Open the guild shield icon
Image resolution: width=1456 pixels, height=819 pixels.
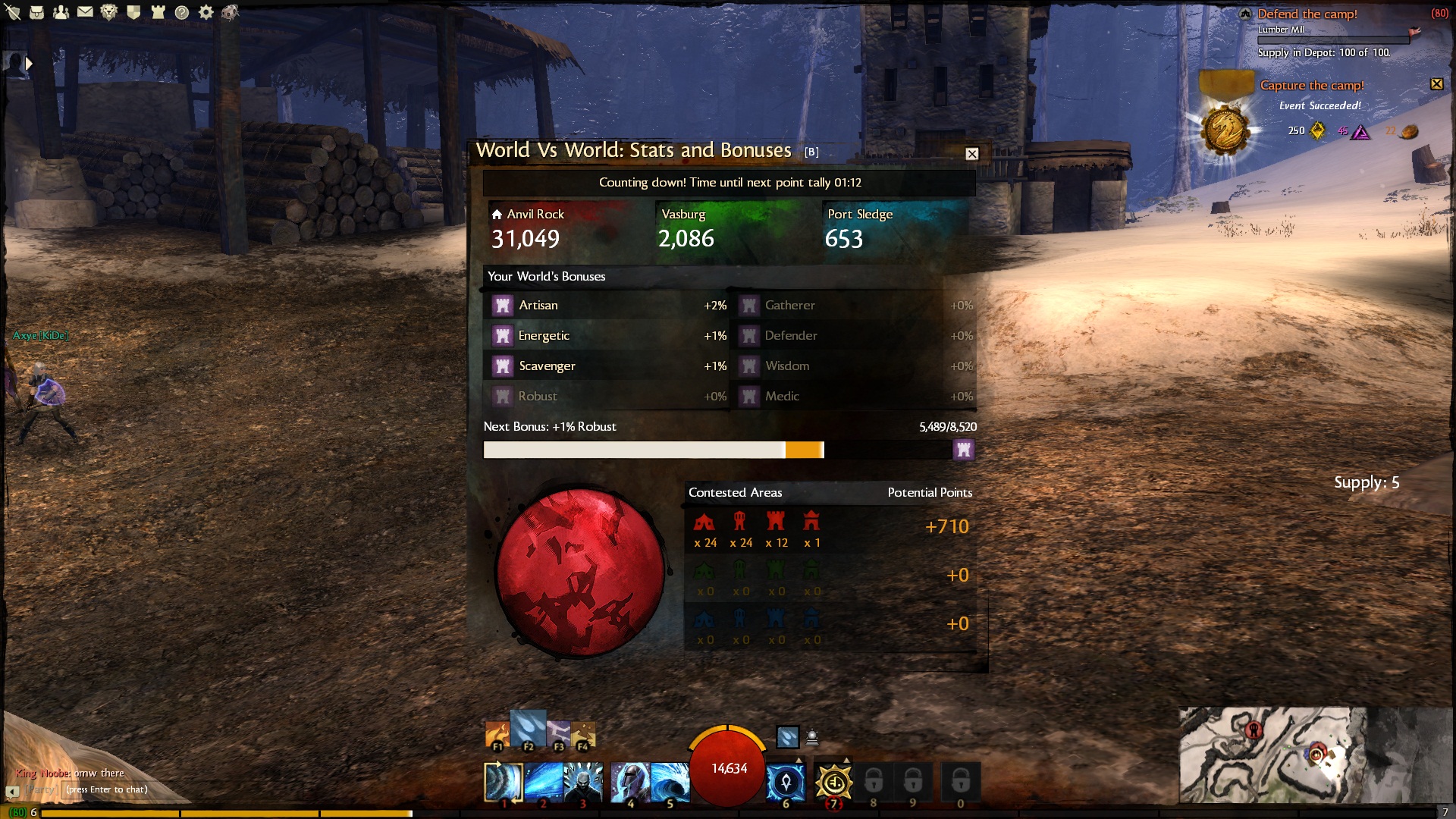[133, 12]
